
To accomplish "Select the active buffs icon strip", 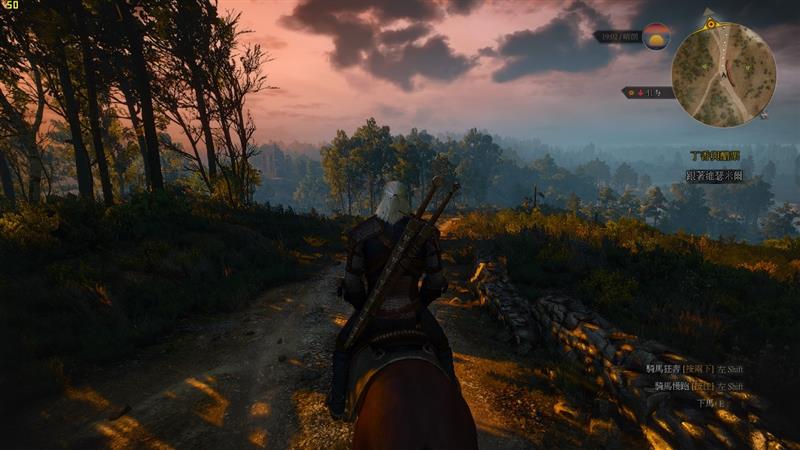I will coord(646,92).
